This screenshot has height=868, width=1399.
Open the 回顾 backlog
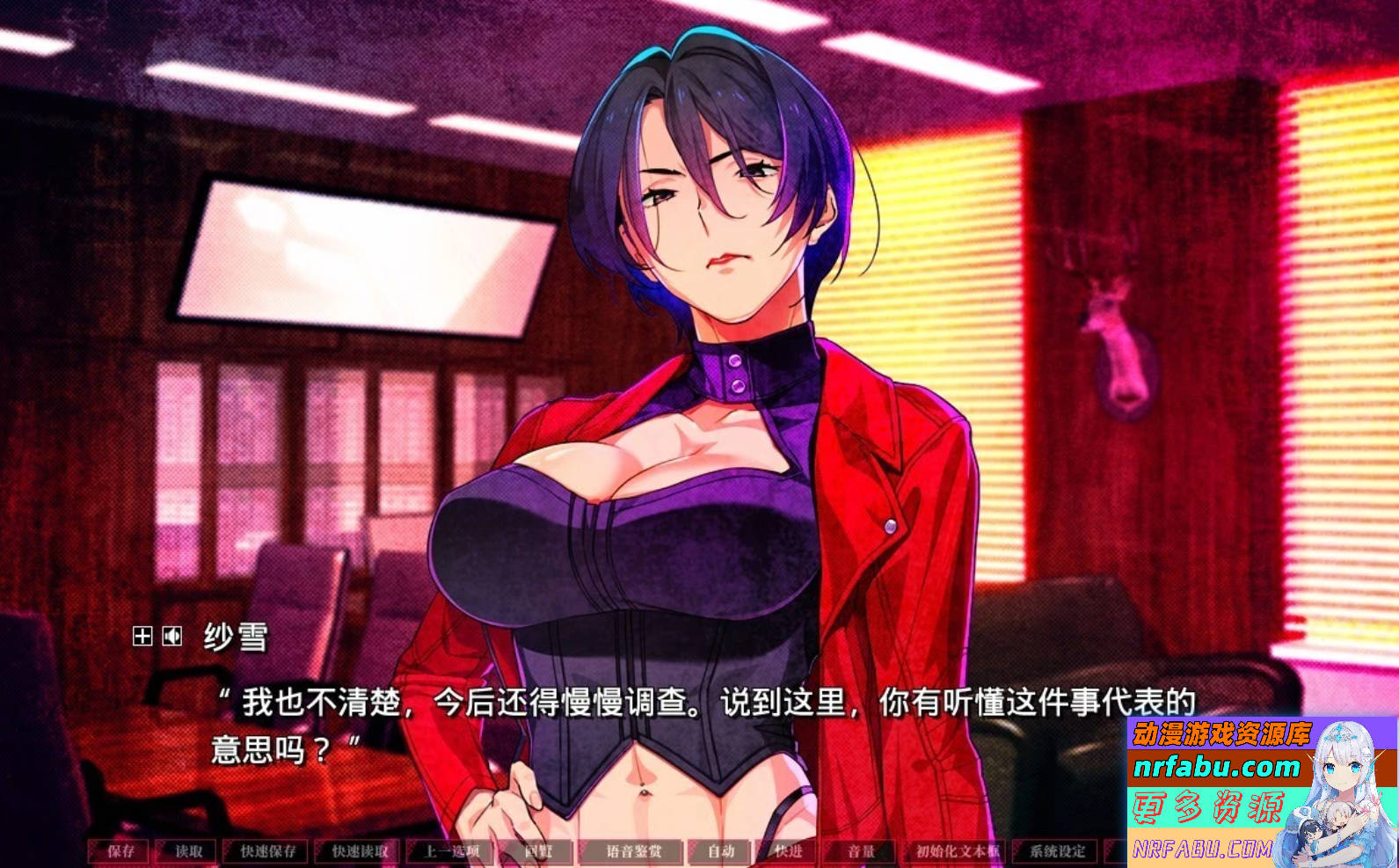537,851
